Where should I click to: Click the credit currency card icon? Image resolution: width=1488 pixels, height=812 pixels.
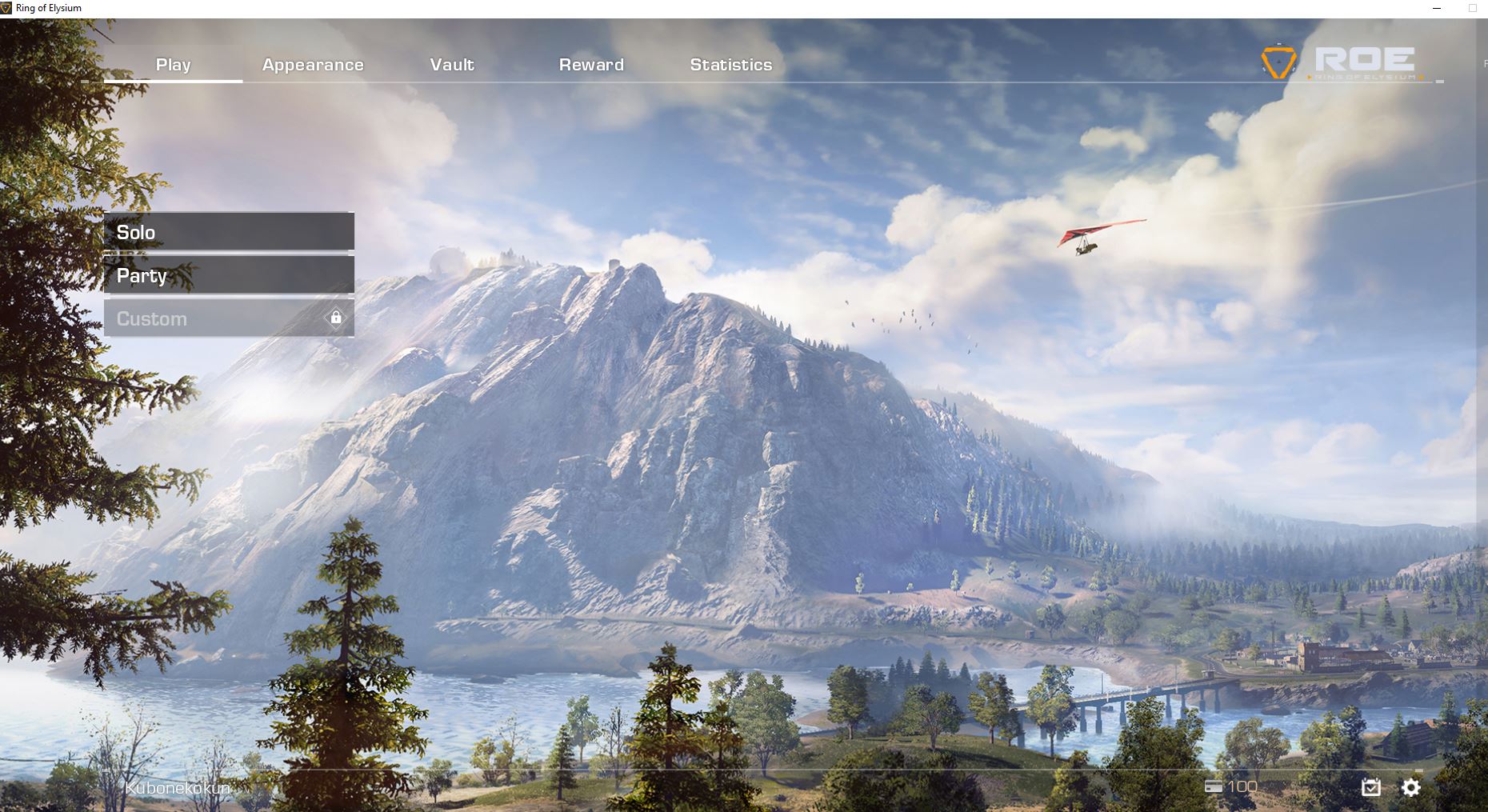1213,786
